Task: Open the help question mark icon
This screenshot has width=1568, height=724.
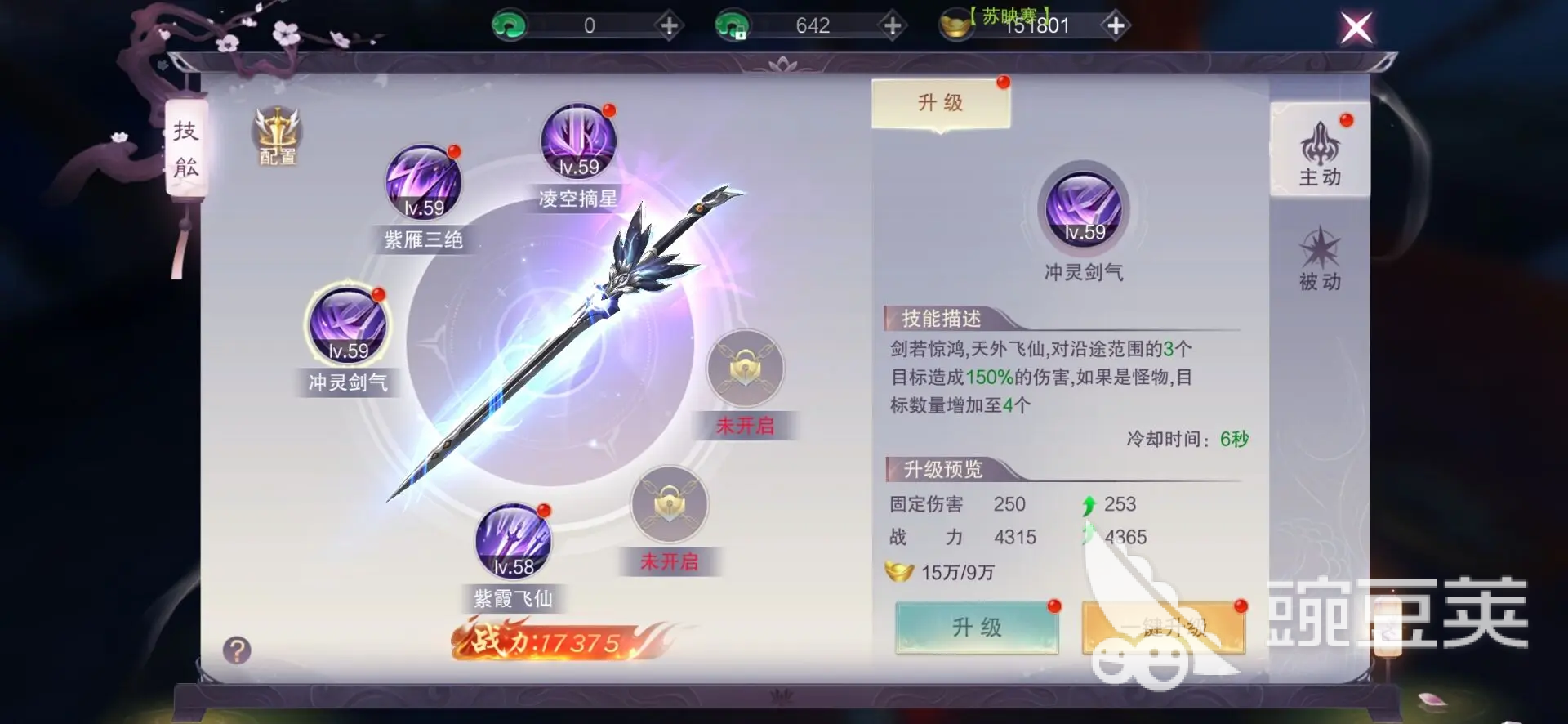Action: [x=237, y=650]
